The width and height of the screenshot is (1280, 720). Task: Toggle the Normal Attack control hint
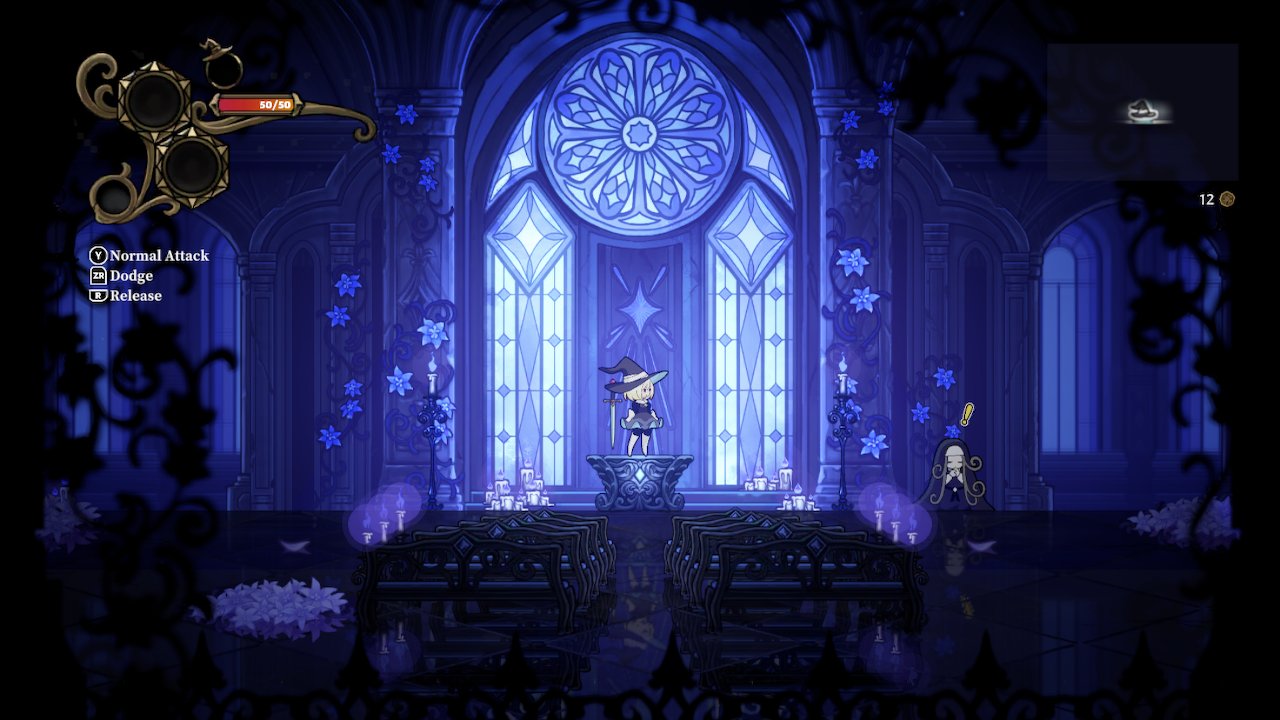[160, 255]
